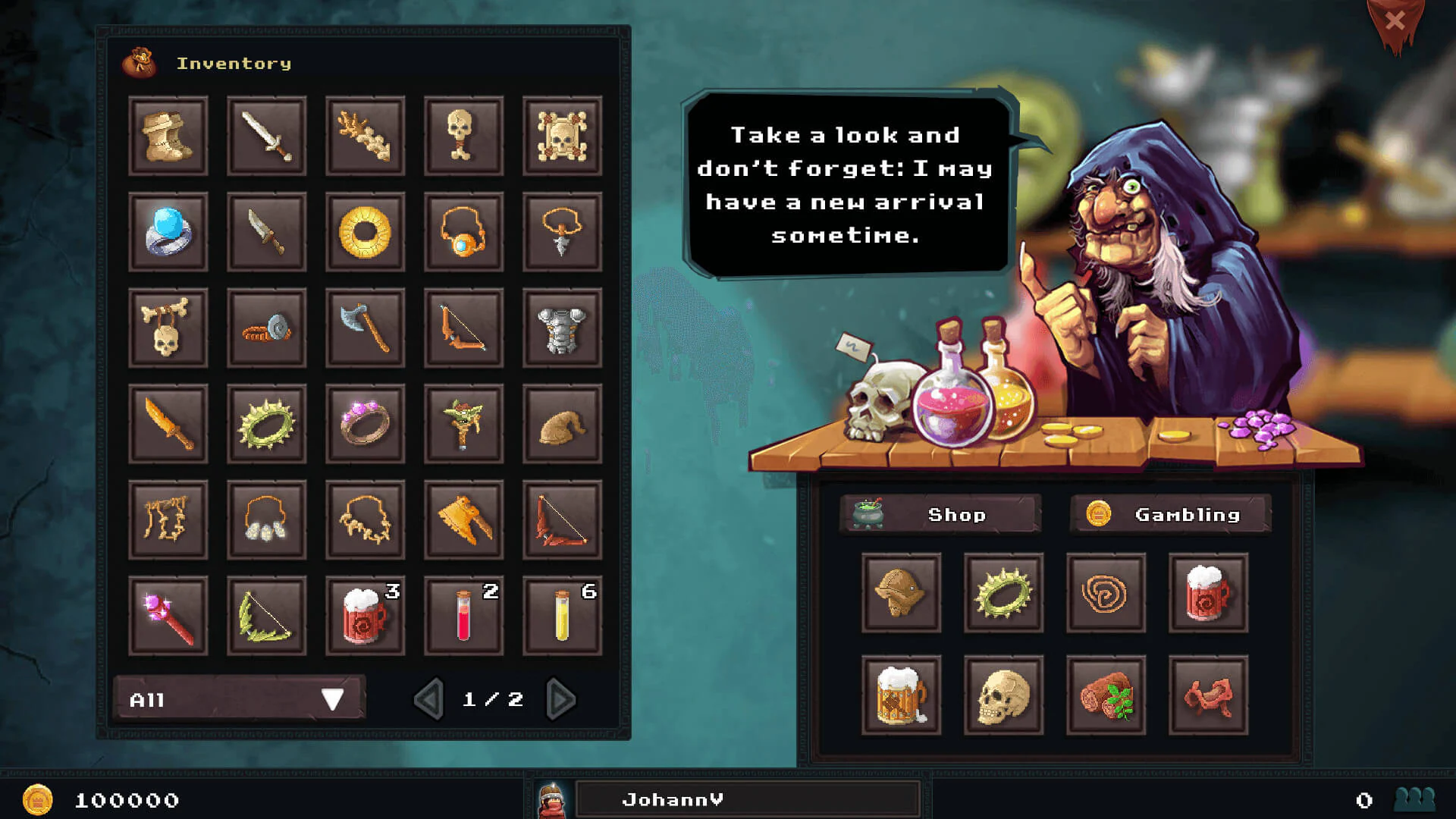
Task: Select the boots item in inventory
Action: coord(168,137)
